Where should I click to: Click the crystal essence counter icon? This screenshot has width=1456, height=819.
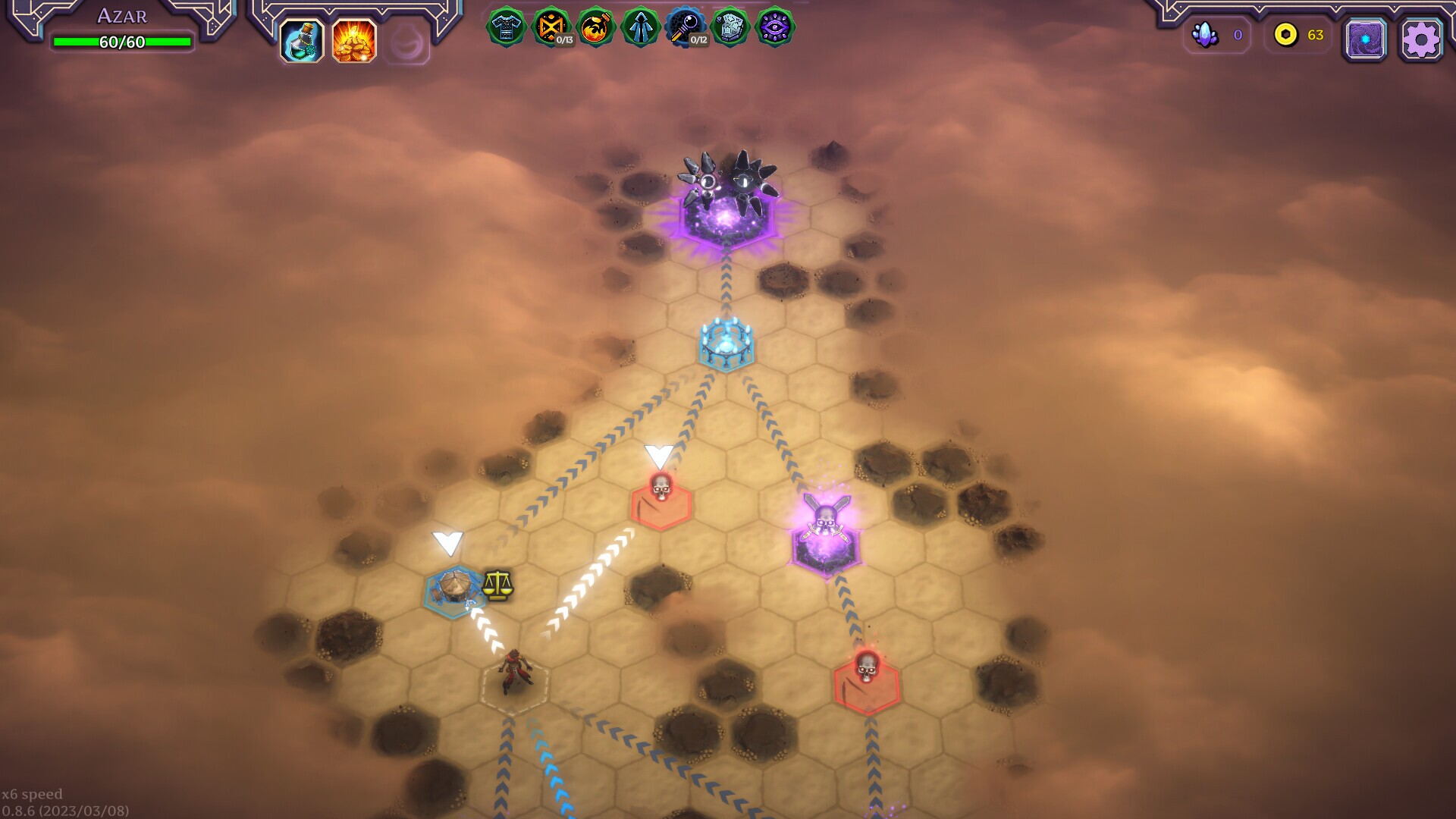[x=1205, y=35]
